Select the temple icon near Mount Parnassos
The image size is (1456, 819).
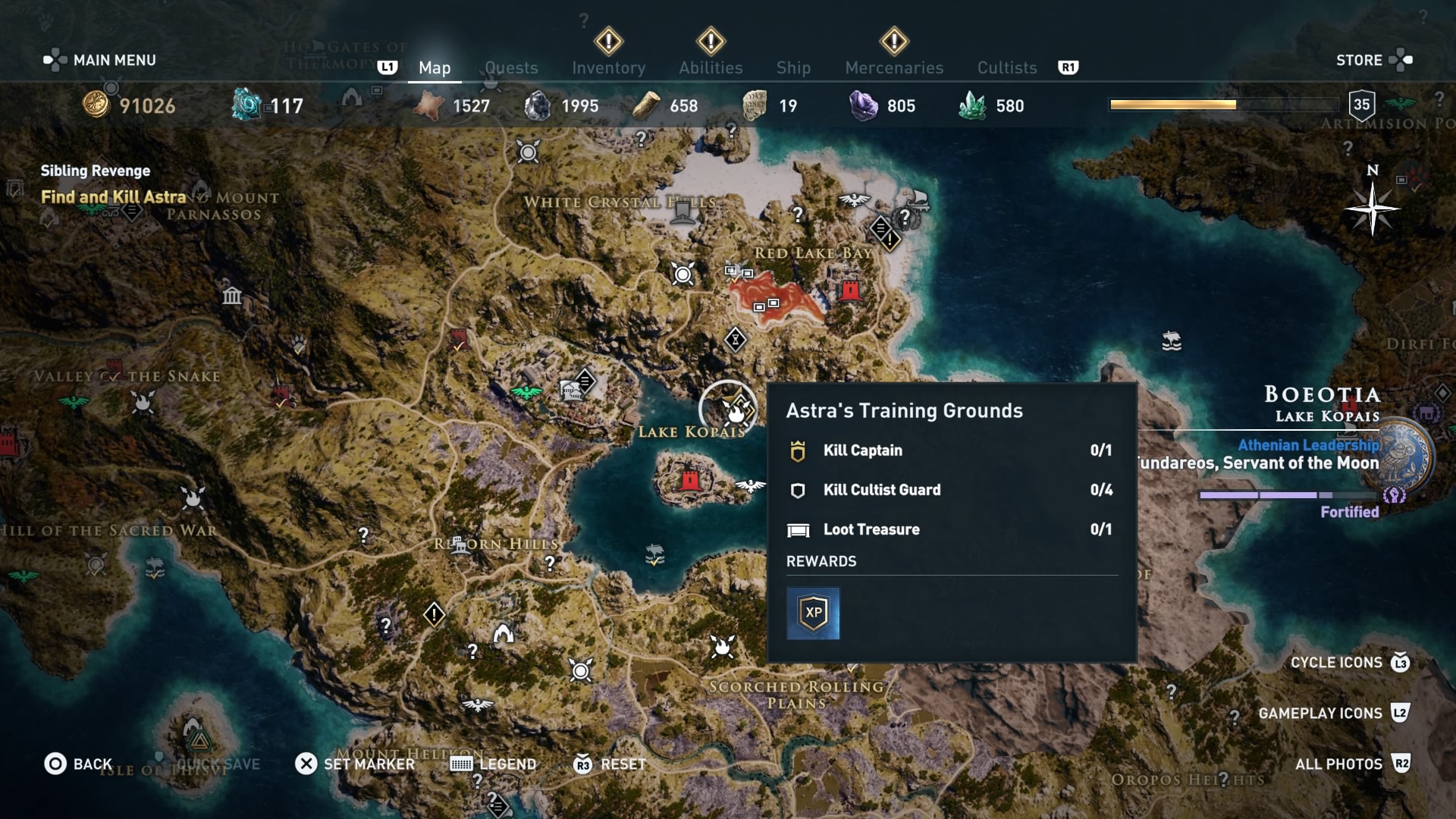[232, 297]
